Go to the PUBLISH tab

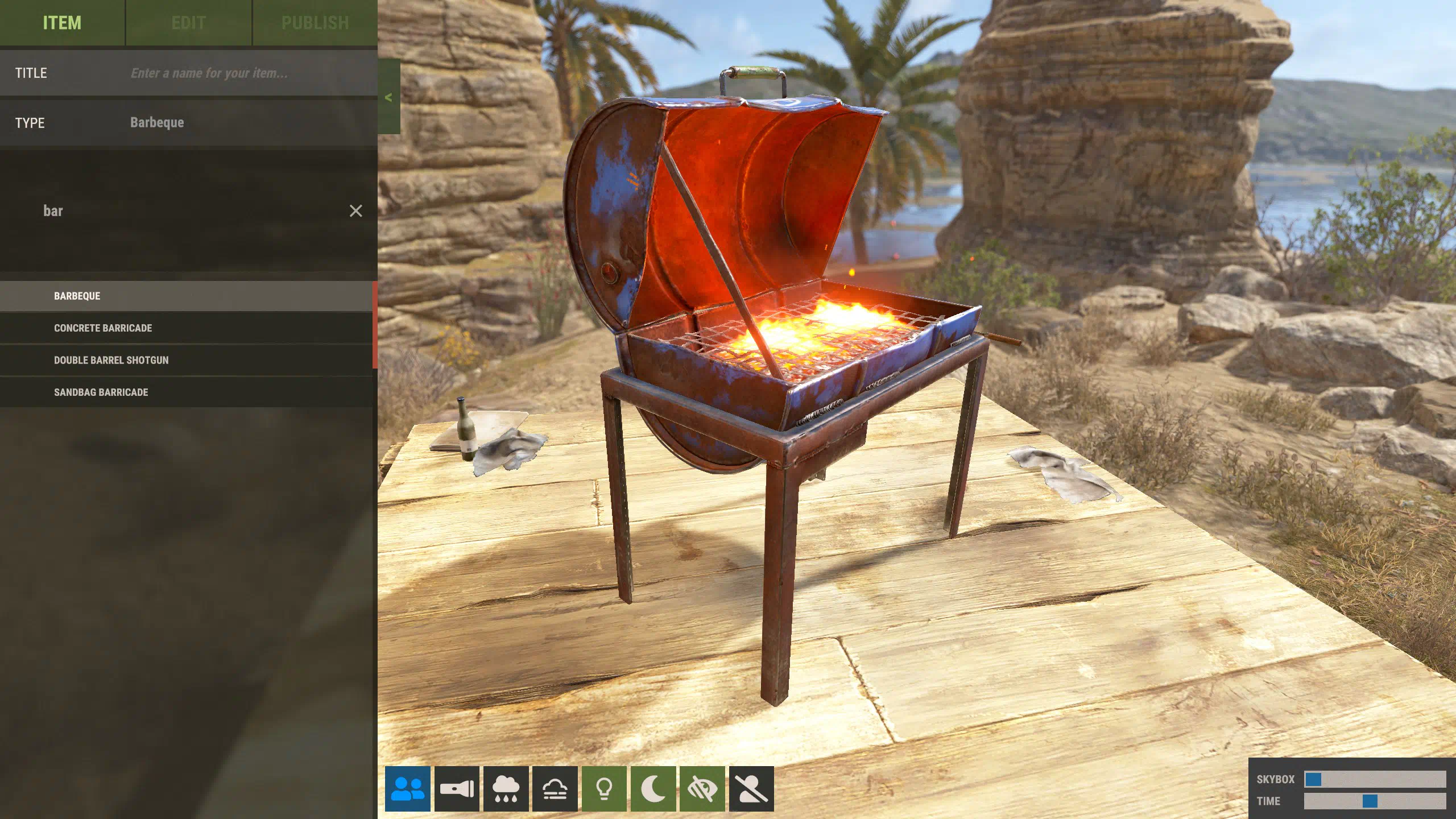point(315,23)
